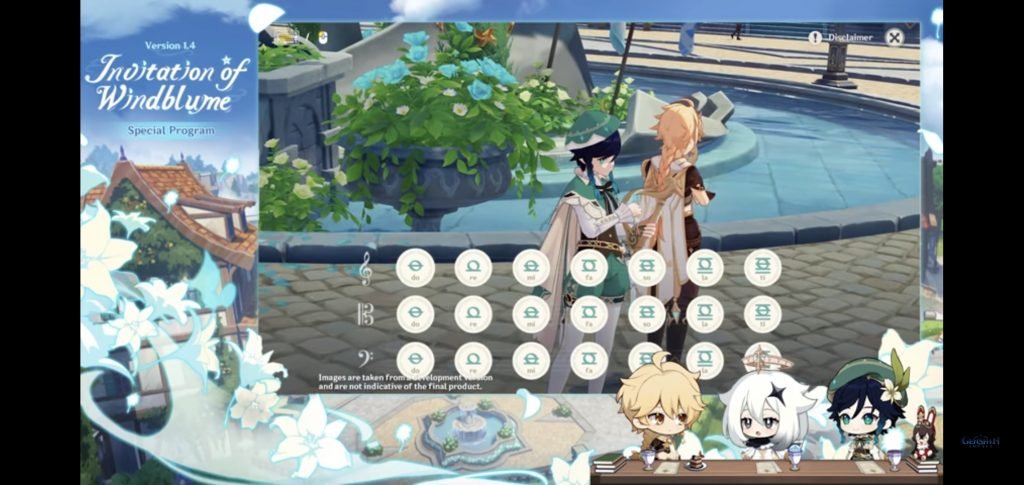Play the alto clef mi note
1024x485 pixels.
(x=531, y=314)
